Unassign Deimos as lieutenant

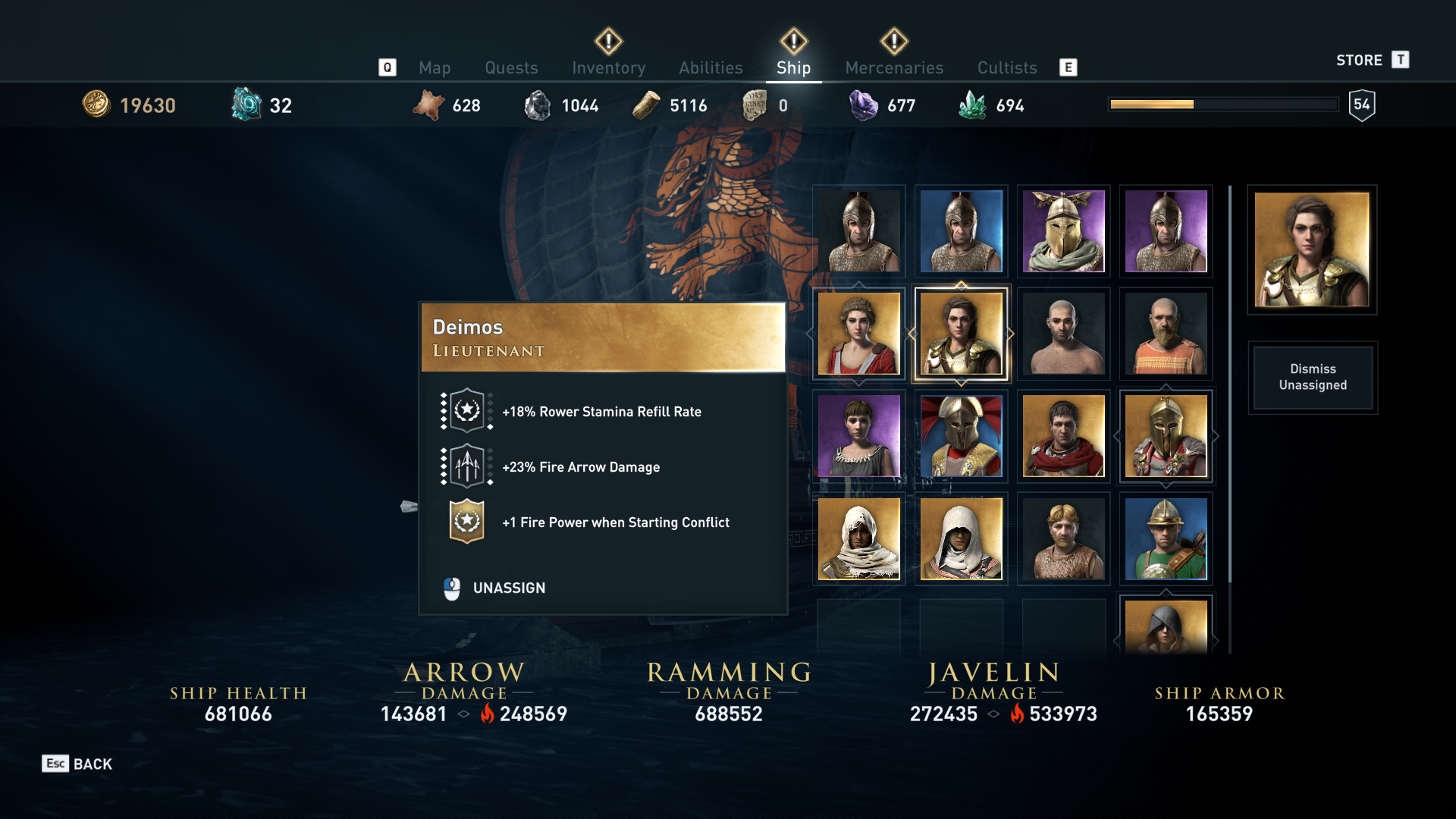coord(508,588)
